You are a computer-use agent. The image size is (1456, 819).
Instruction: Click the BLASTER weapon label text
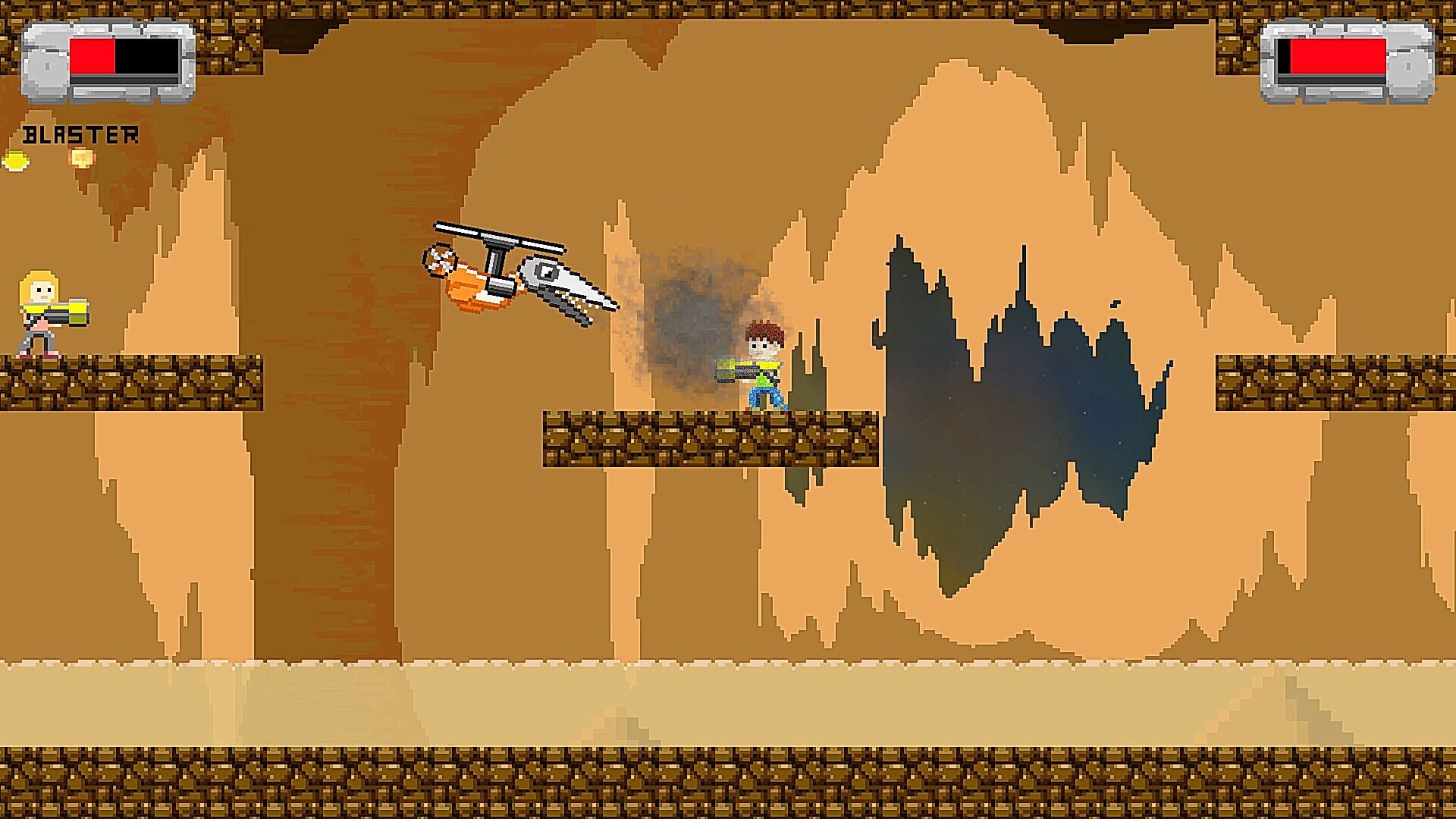[x=80, y=133]
